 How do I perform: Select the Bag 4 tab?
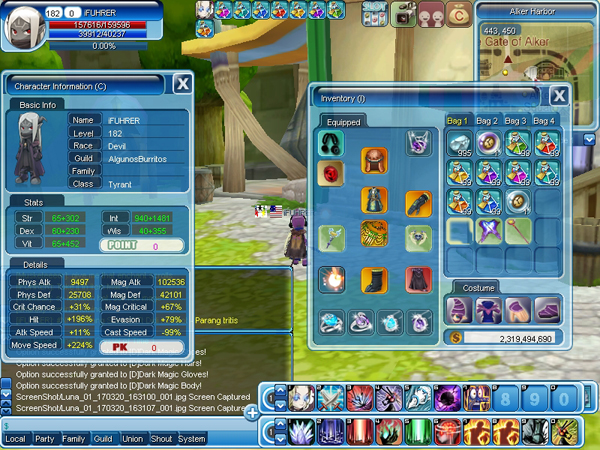(x=545, y=121)
